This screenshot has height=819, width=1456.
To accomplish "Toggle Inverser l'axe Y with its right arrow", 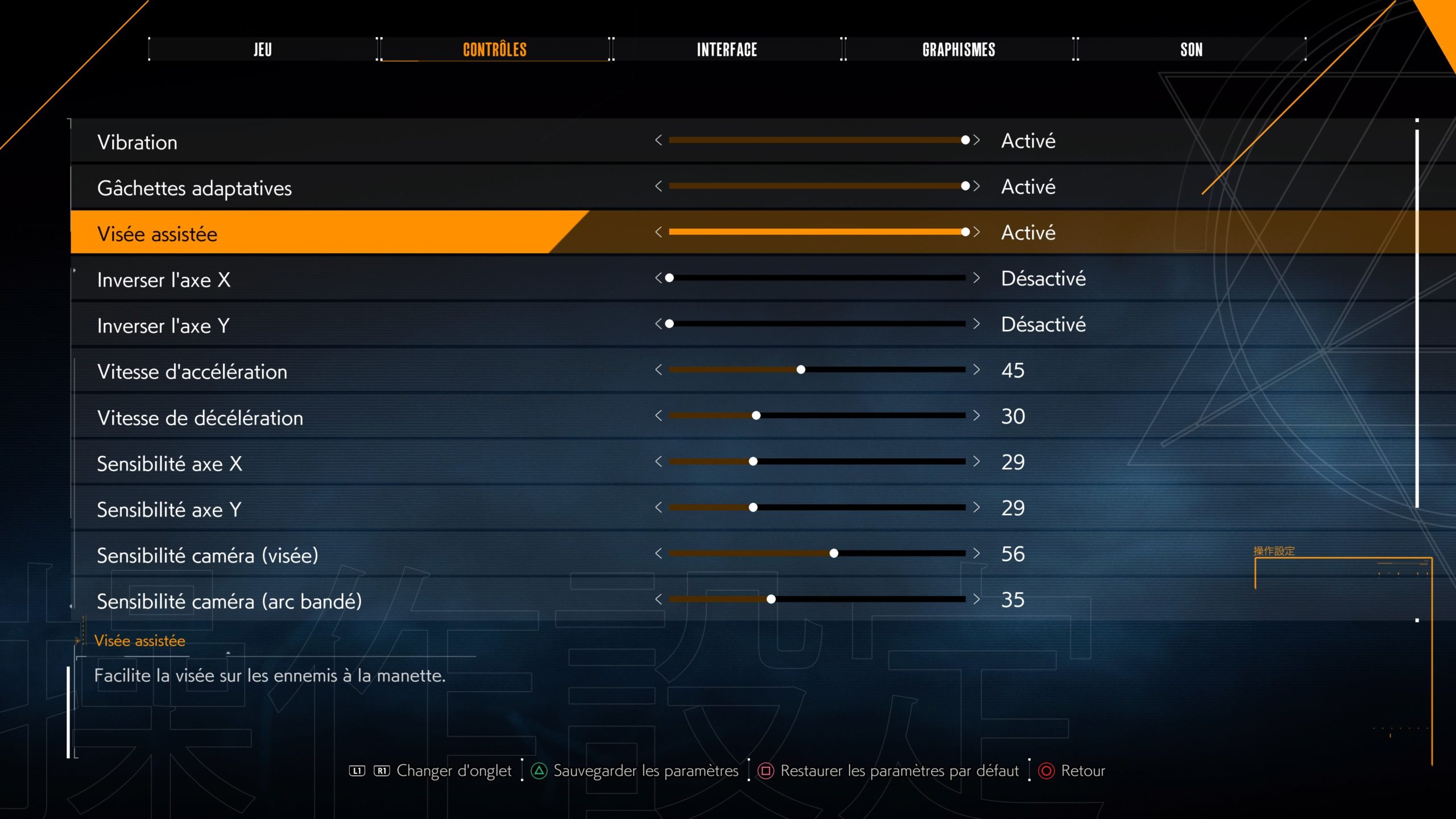I will (977, 324).
